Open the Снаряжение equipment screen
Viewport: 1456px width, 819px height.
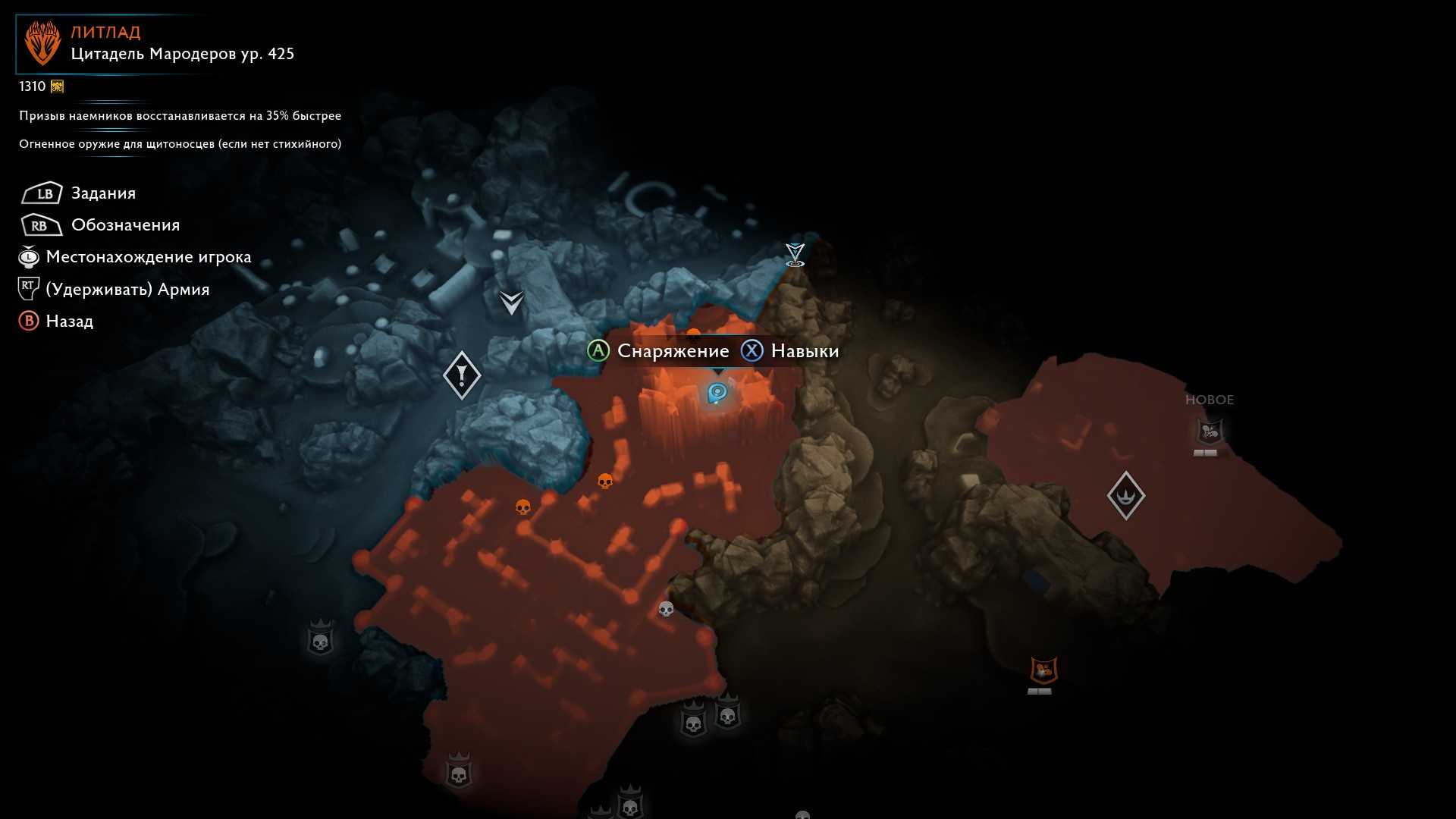coord(673,351)
